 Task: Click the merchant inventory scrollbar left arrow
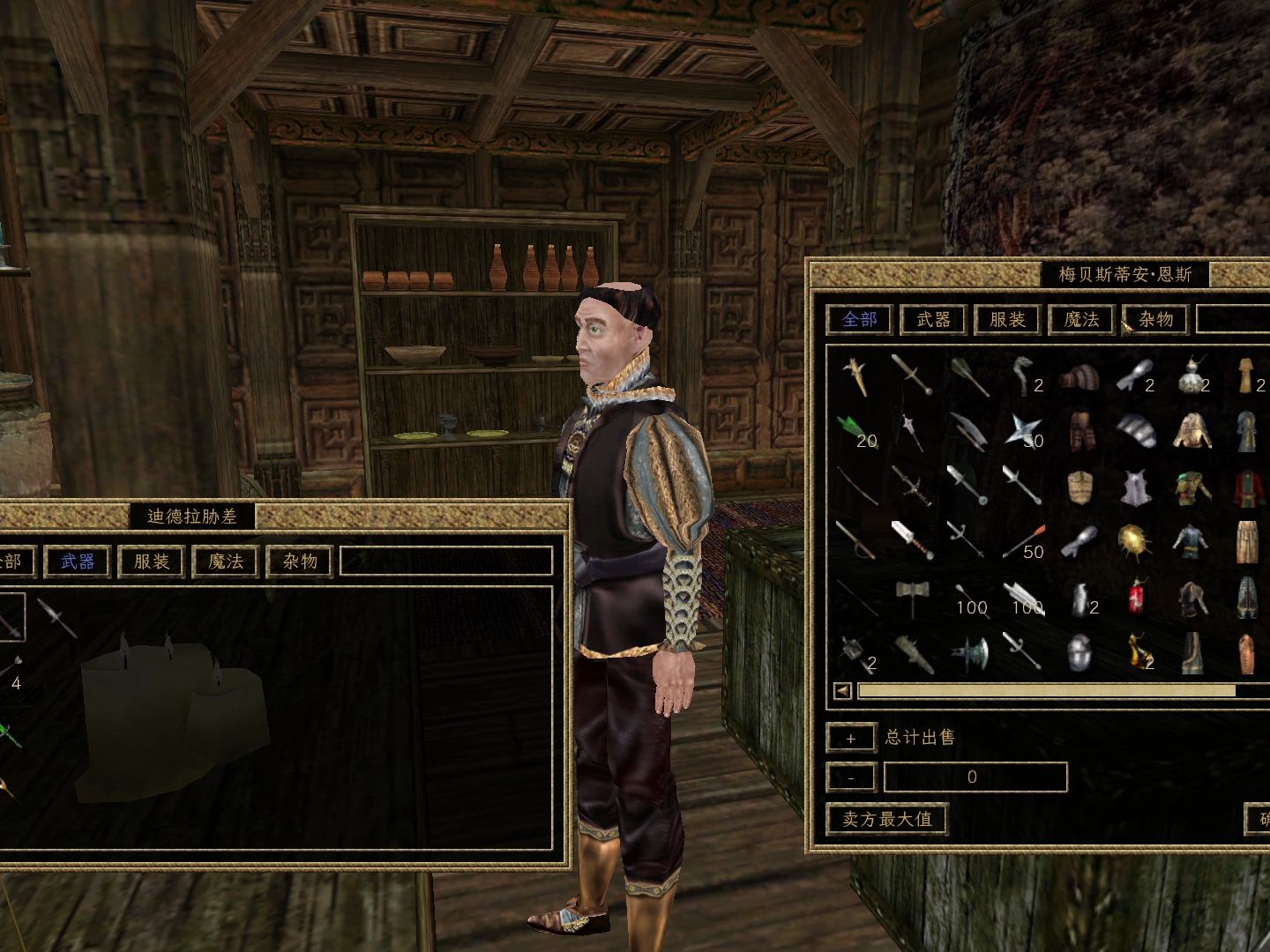pyautogui.click(x=843, y=691)
